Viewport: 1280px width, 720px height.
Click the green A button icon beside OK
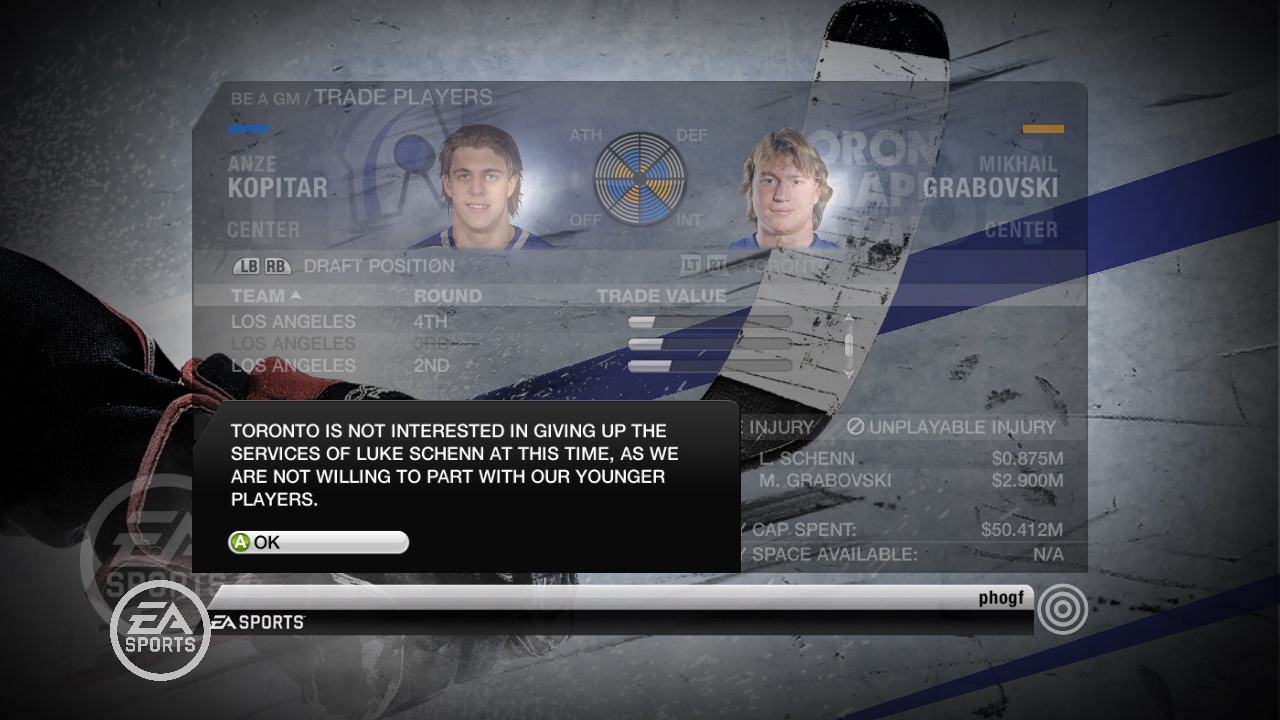pyautogui.click(x=239, y=542)
